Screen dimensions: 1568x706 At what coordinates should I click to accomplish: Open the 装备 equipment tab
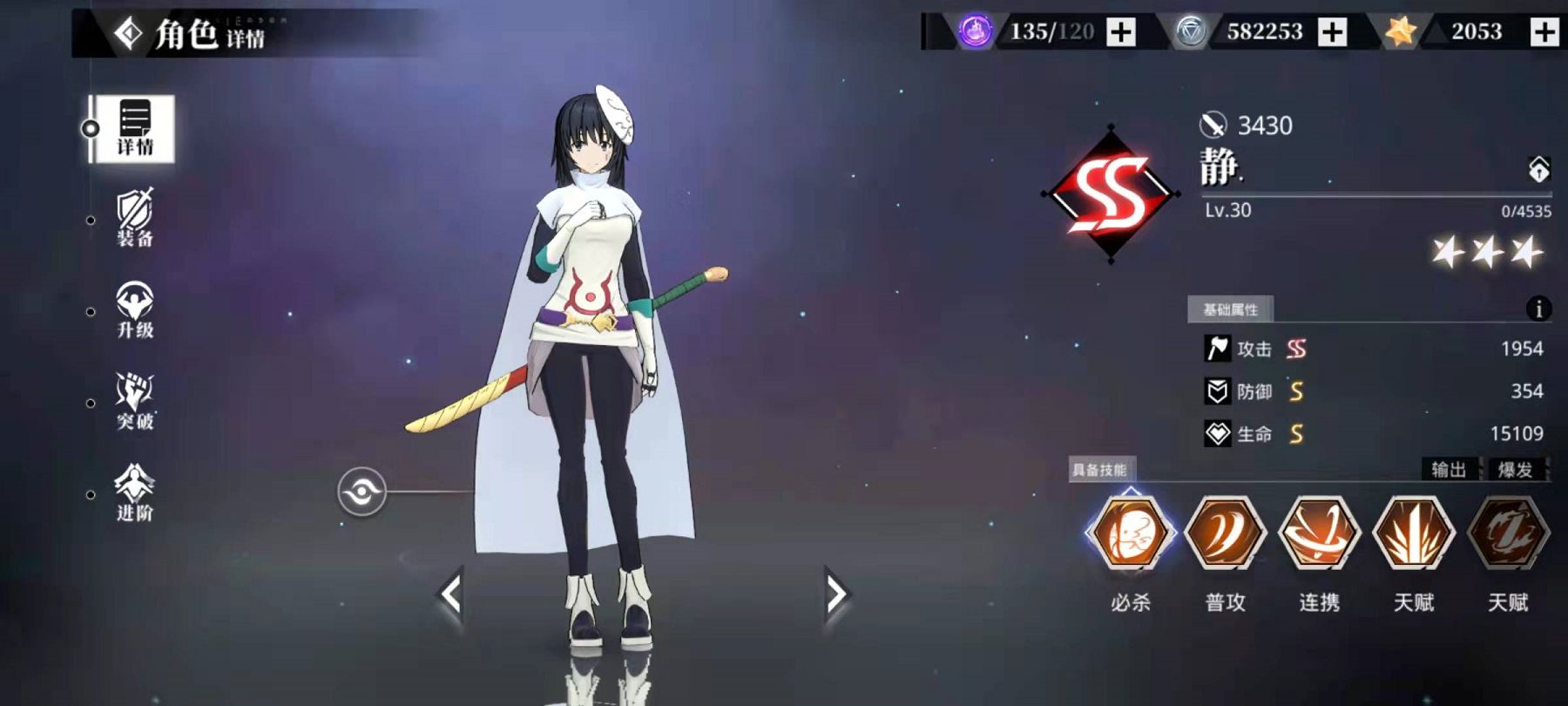coord(134,219)
